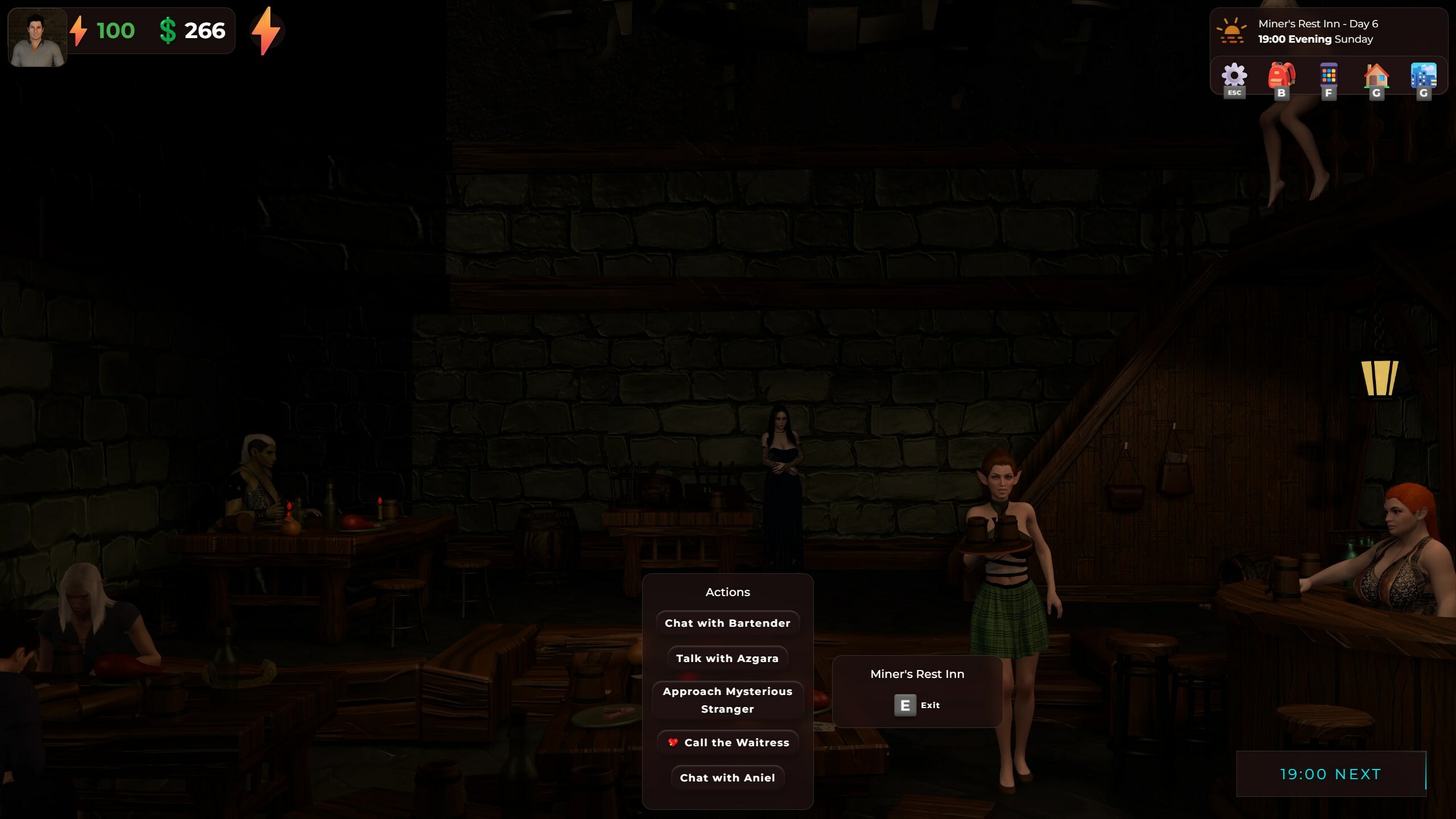Start a chat with Aniel
Viewport: 1456px width, 819px height.
(727, 777)
